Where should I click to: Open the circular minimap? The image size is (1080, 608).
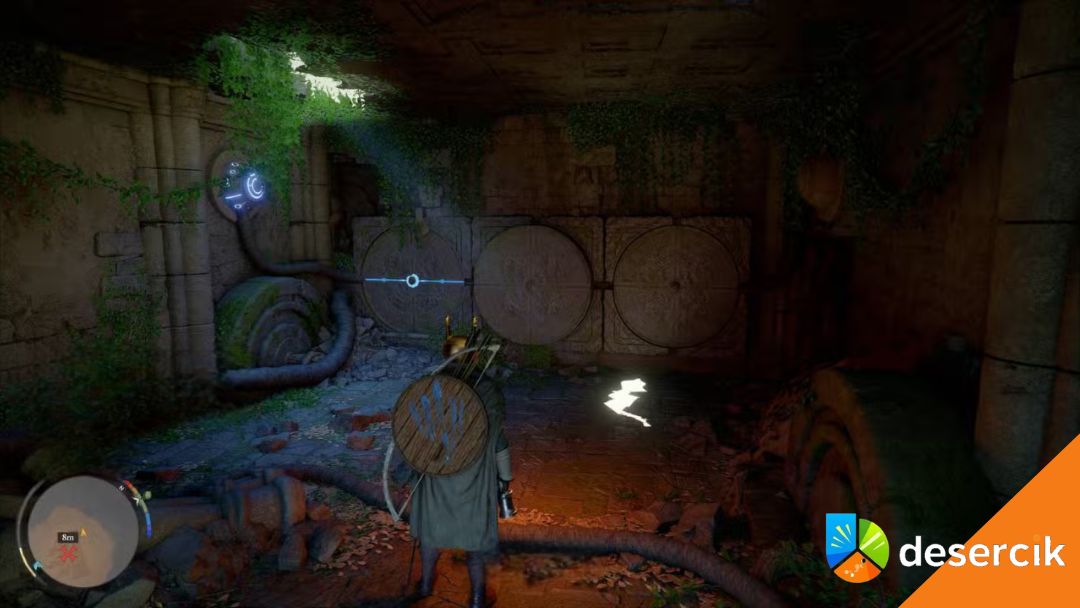82,530
